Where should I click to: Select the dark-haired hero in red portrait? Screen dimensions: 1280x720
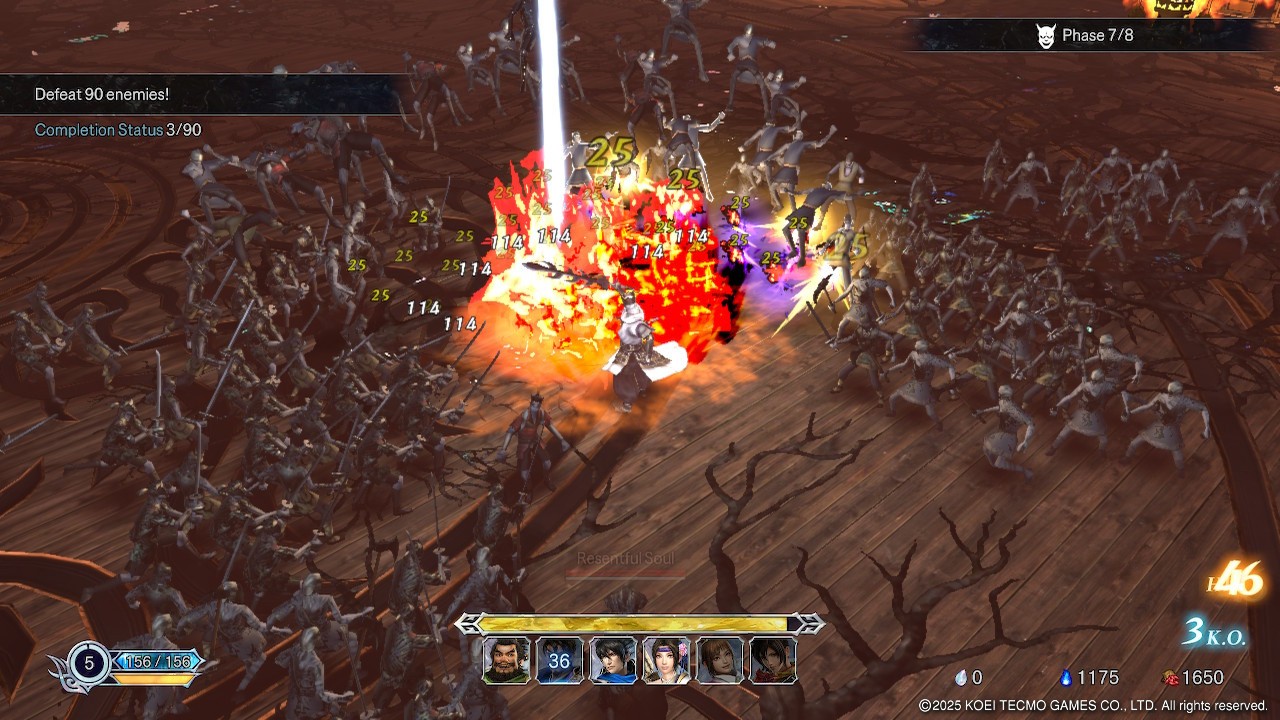click(x=773, y=661)
